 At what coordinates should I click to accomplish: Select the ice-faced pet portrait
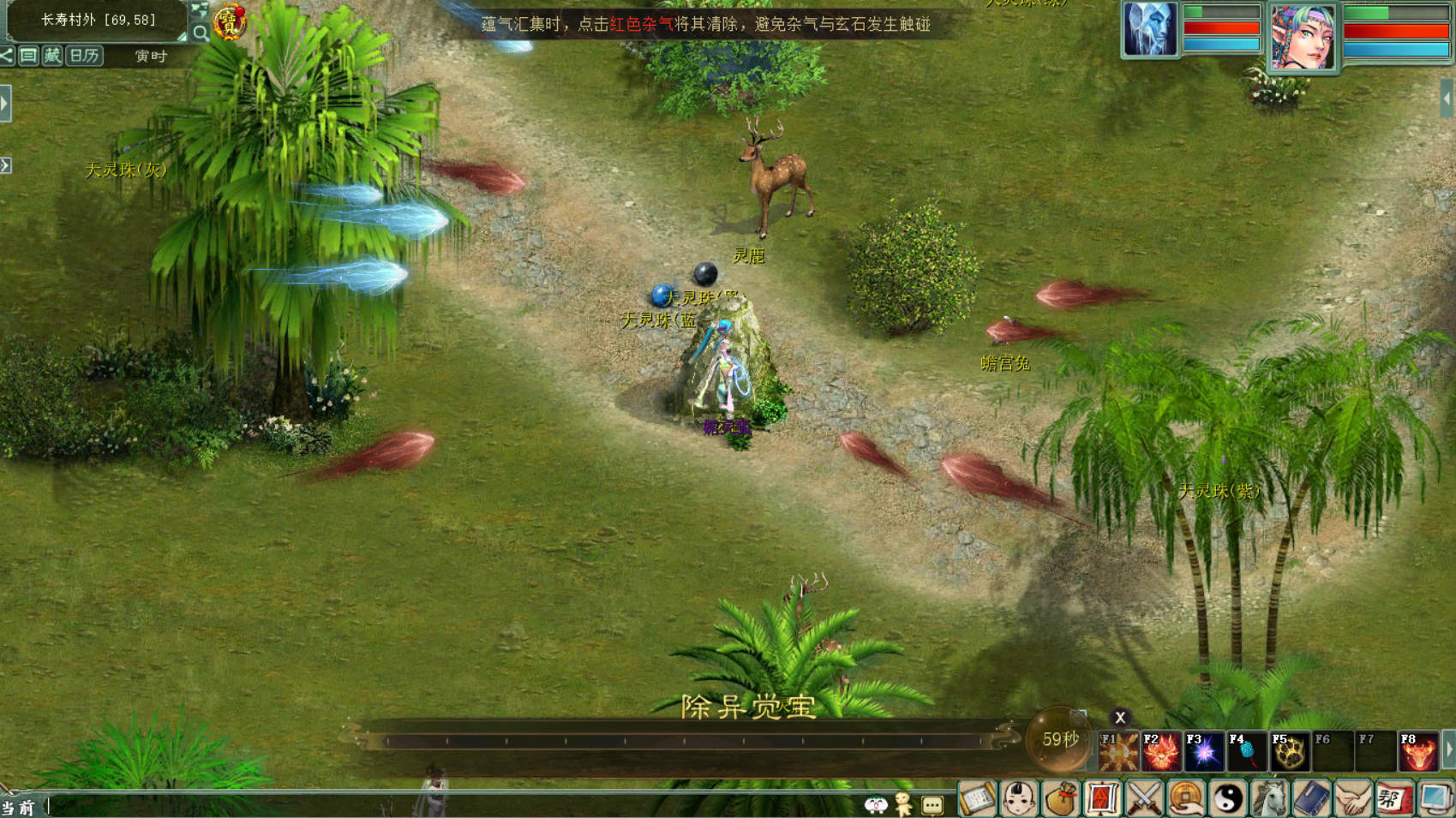pos(1149,30)
